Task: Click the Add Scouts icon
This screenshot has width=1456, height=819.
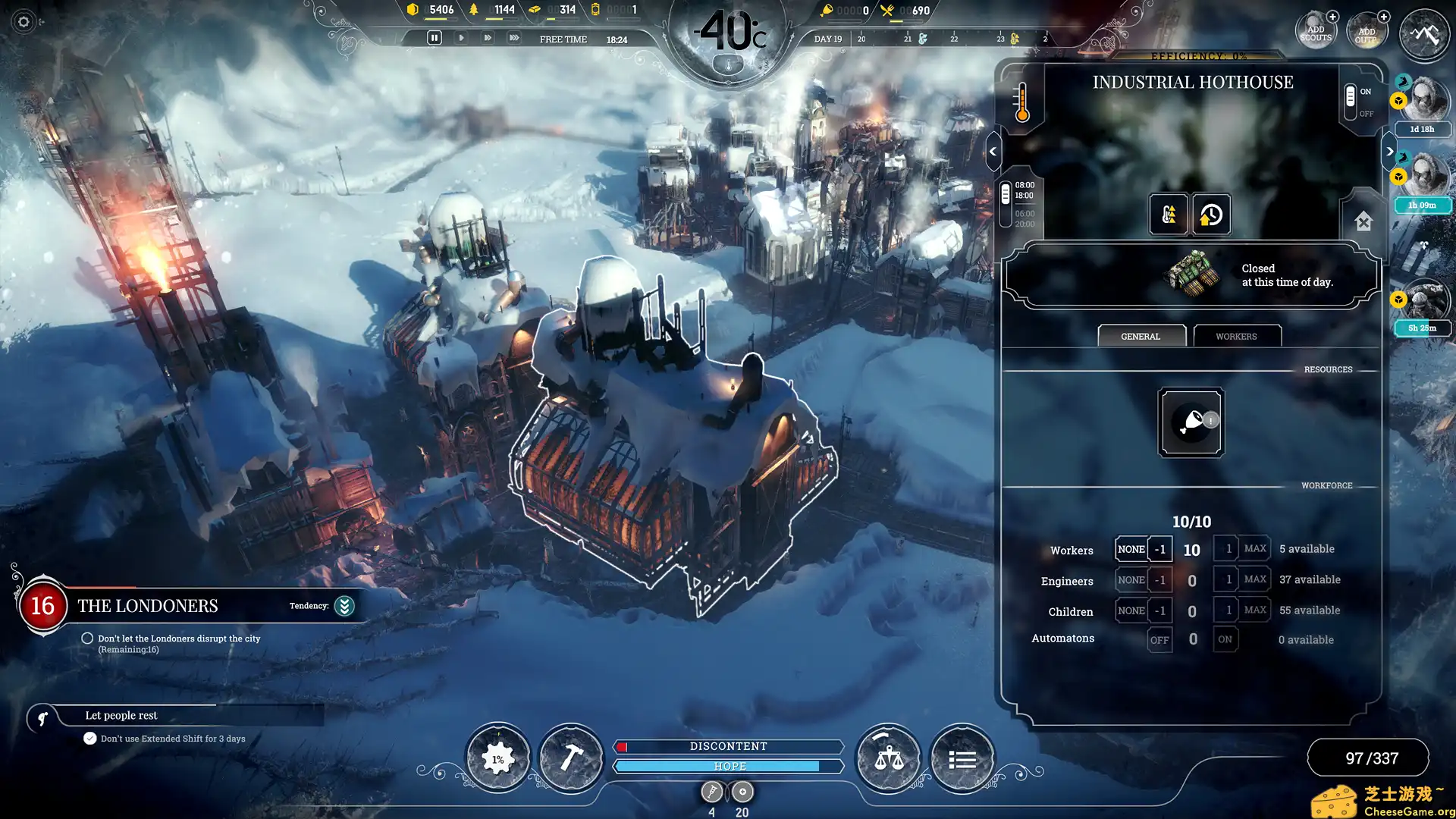Action: (x=1316, y=28)
